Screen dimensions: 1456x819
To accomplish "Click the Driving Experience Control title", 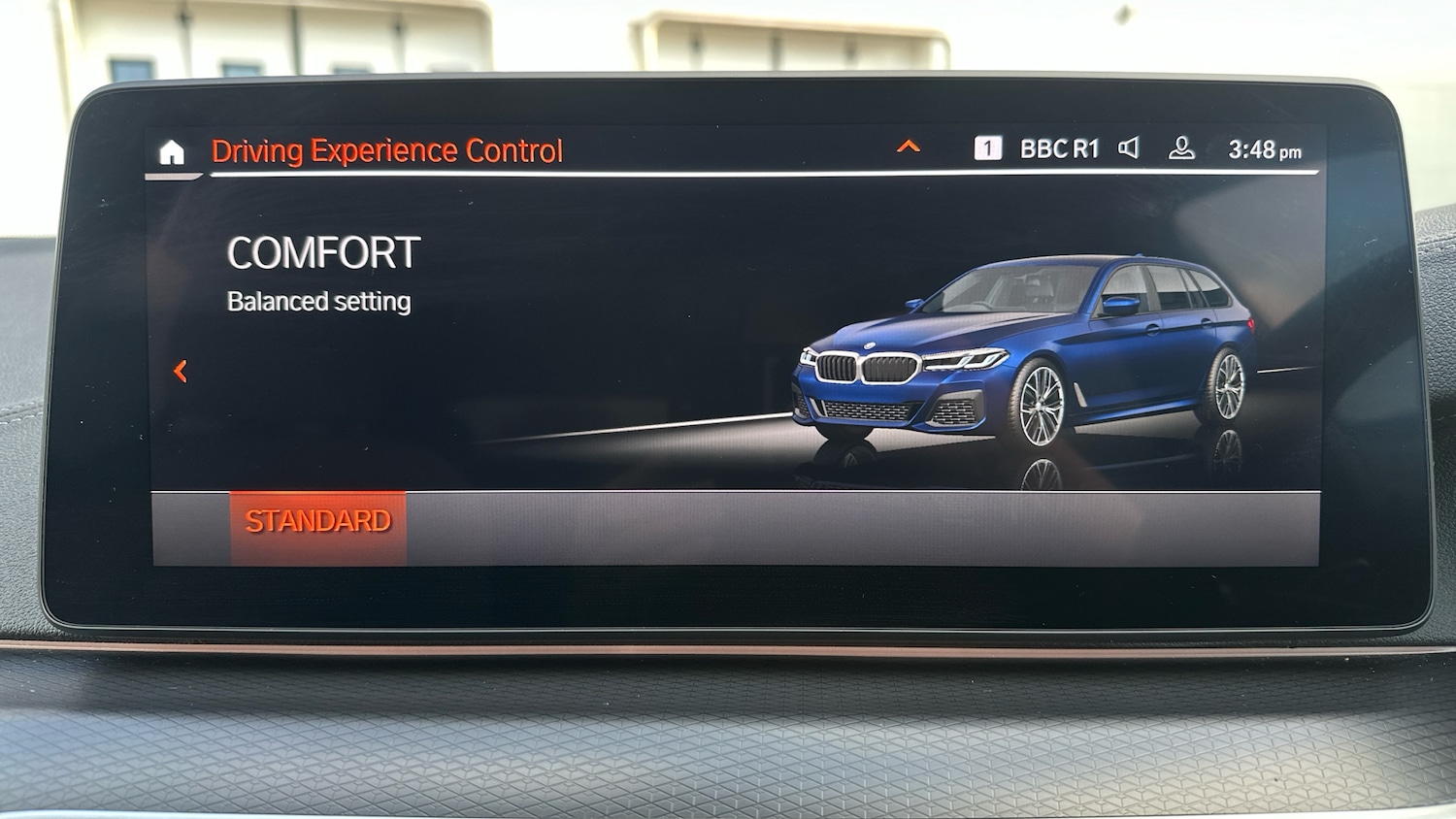I will tap(387, 149).
